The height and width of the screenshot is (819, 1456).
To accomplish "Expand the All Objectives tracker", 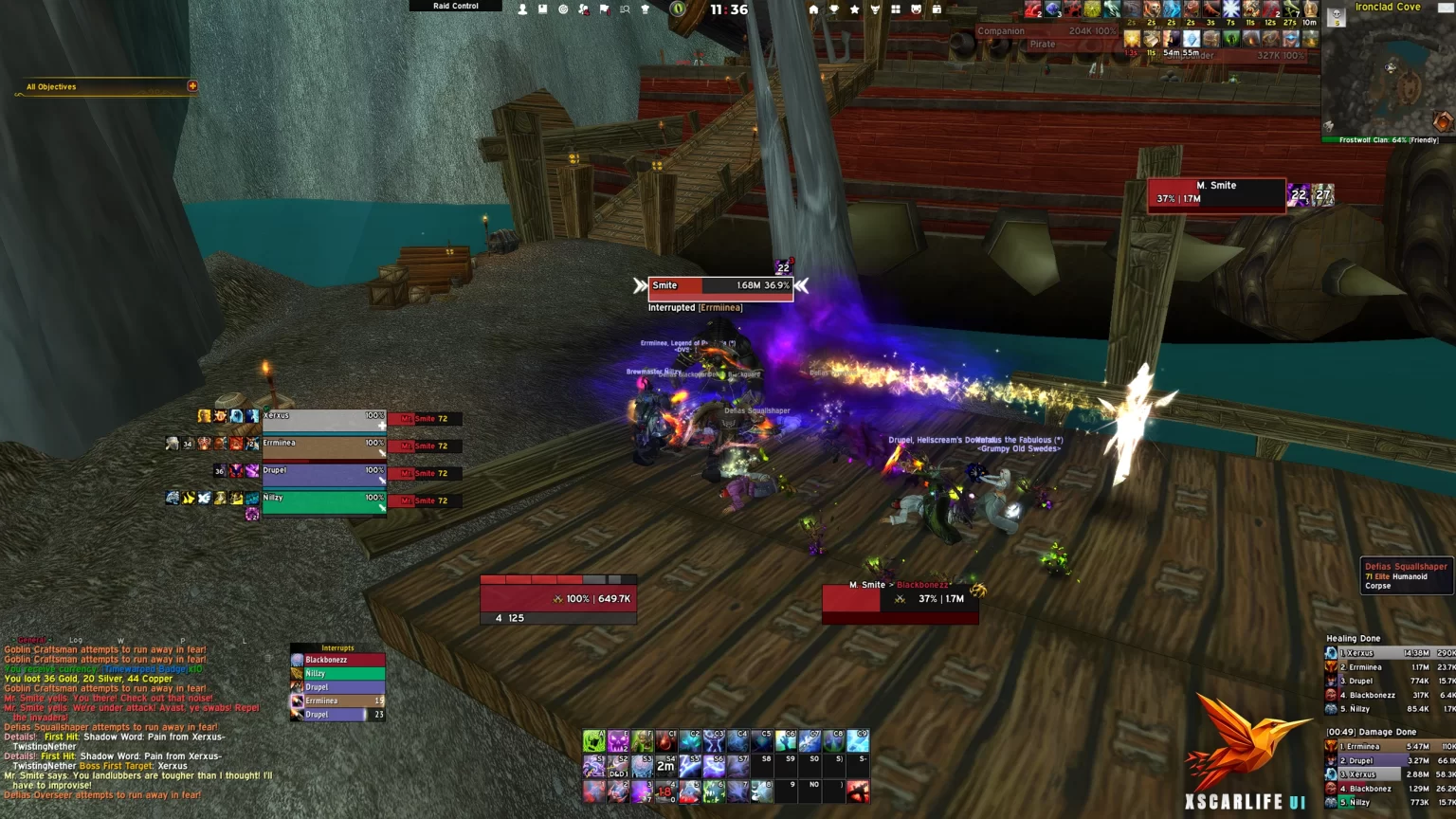I will point(192,86).
